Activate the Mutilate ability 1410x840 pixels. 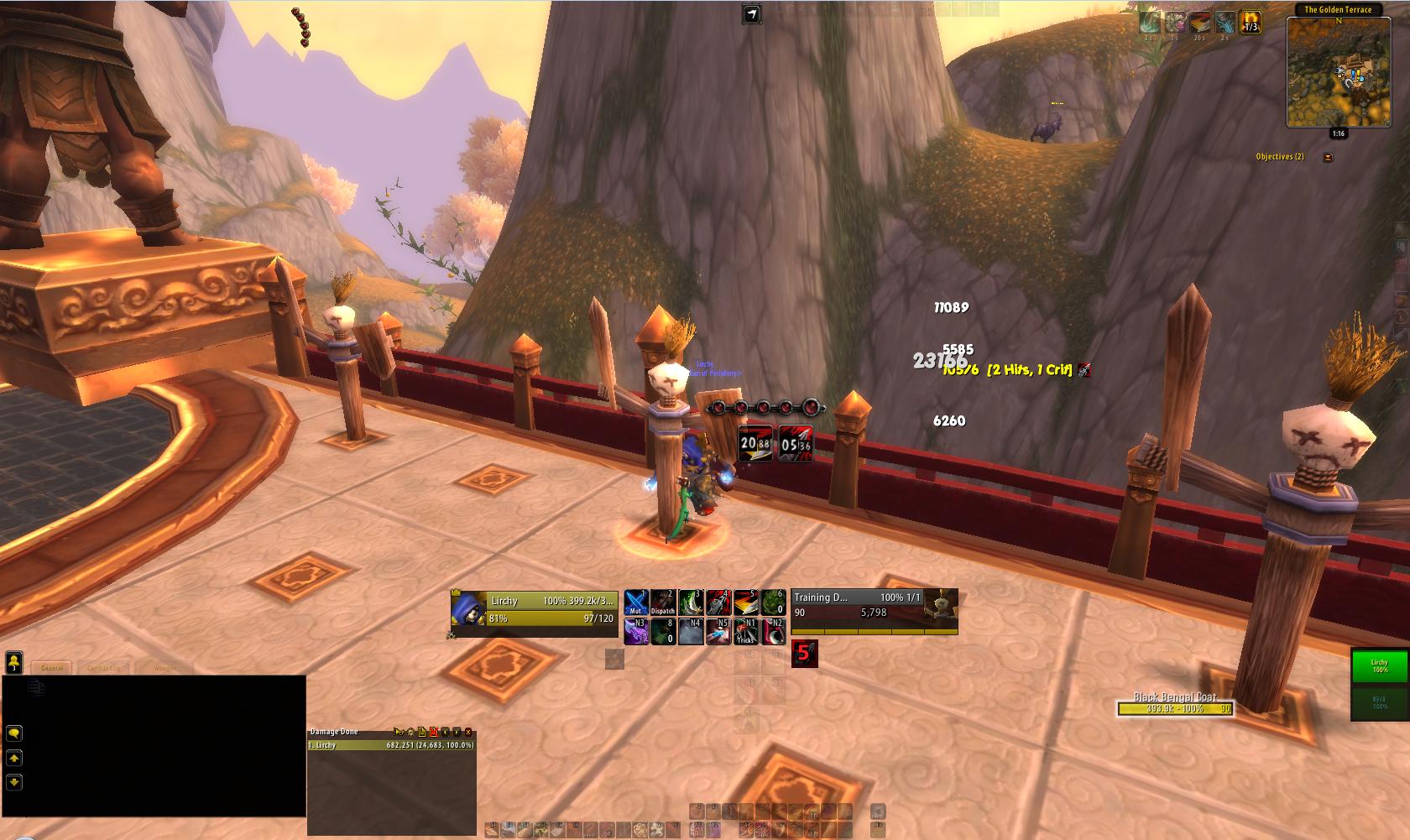[635, 603]
